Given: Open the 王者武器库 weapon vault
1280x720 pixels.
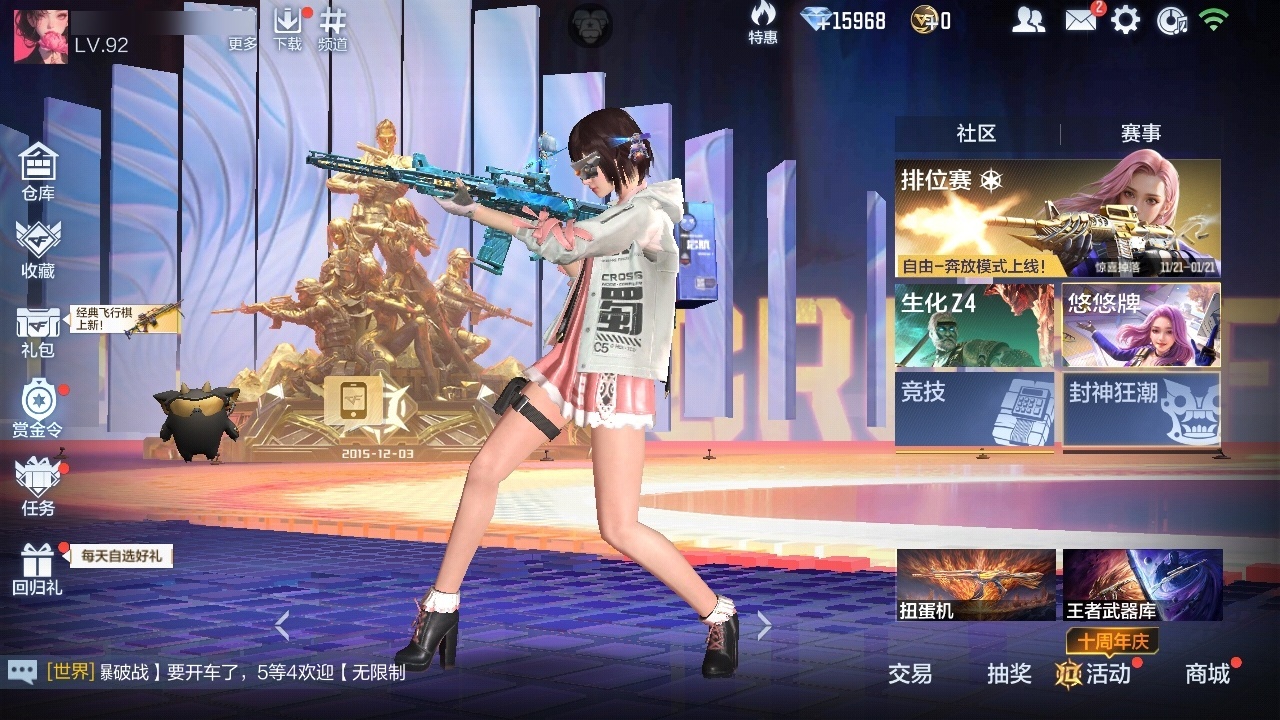Looking at the screenshot, I should pos(1142,585).
